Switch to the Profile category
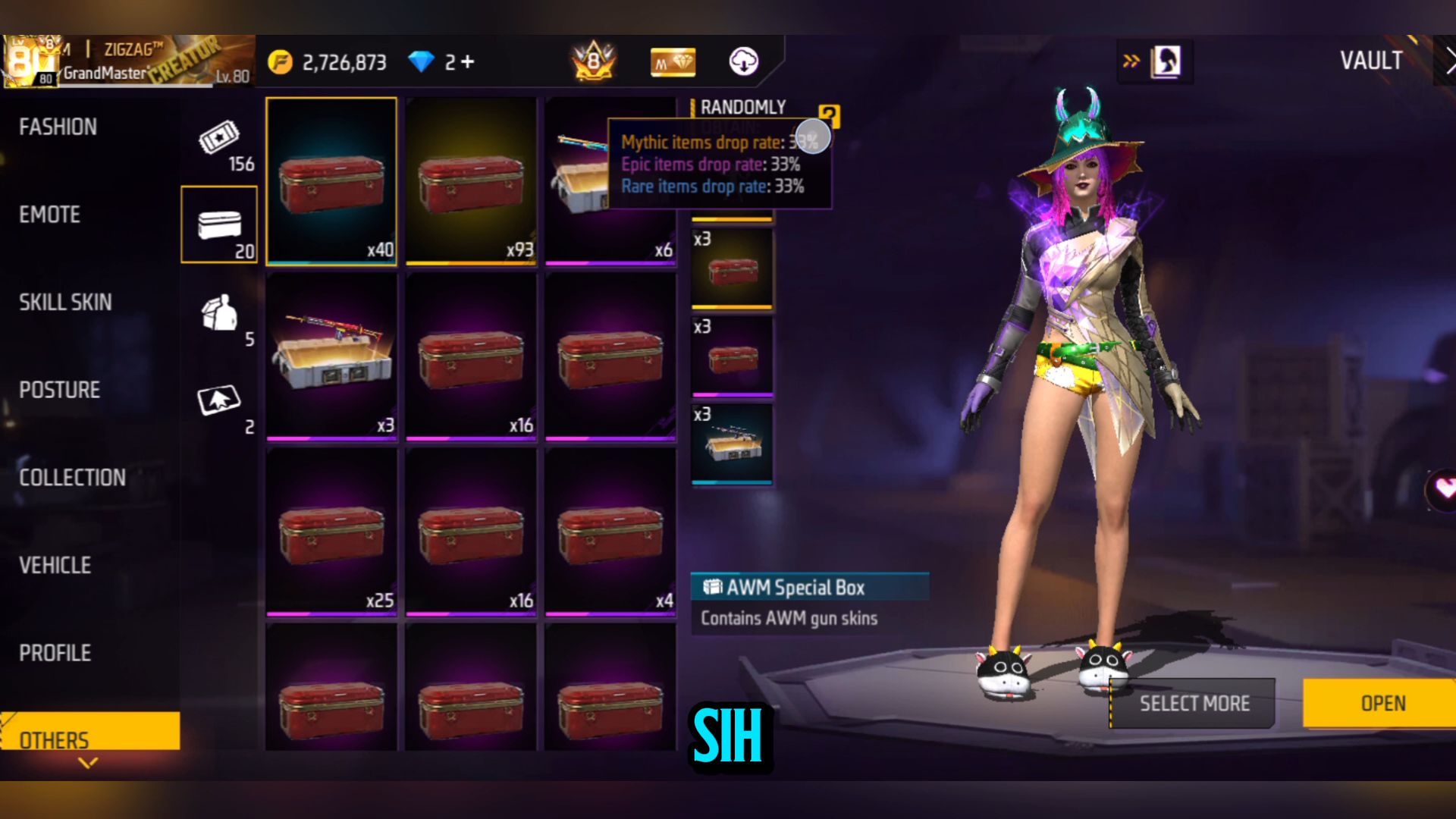Viewport: 1456px width, 819px height. (x=55, y=653)
